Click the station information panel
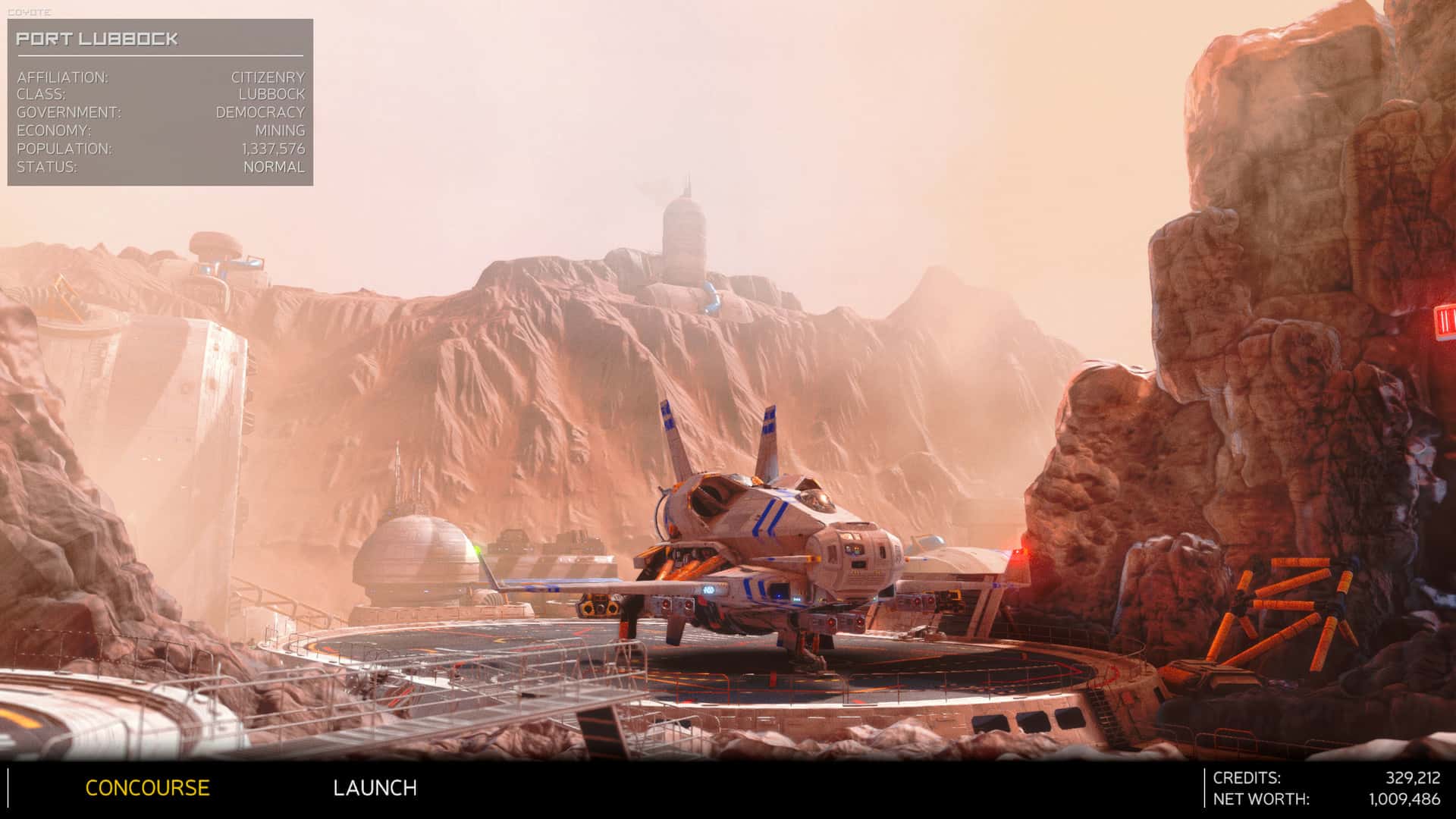Viewport: 1456px width, 819px height. point(159,99)
